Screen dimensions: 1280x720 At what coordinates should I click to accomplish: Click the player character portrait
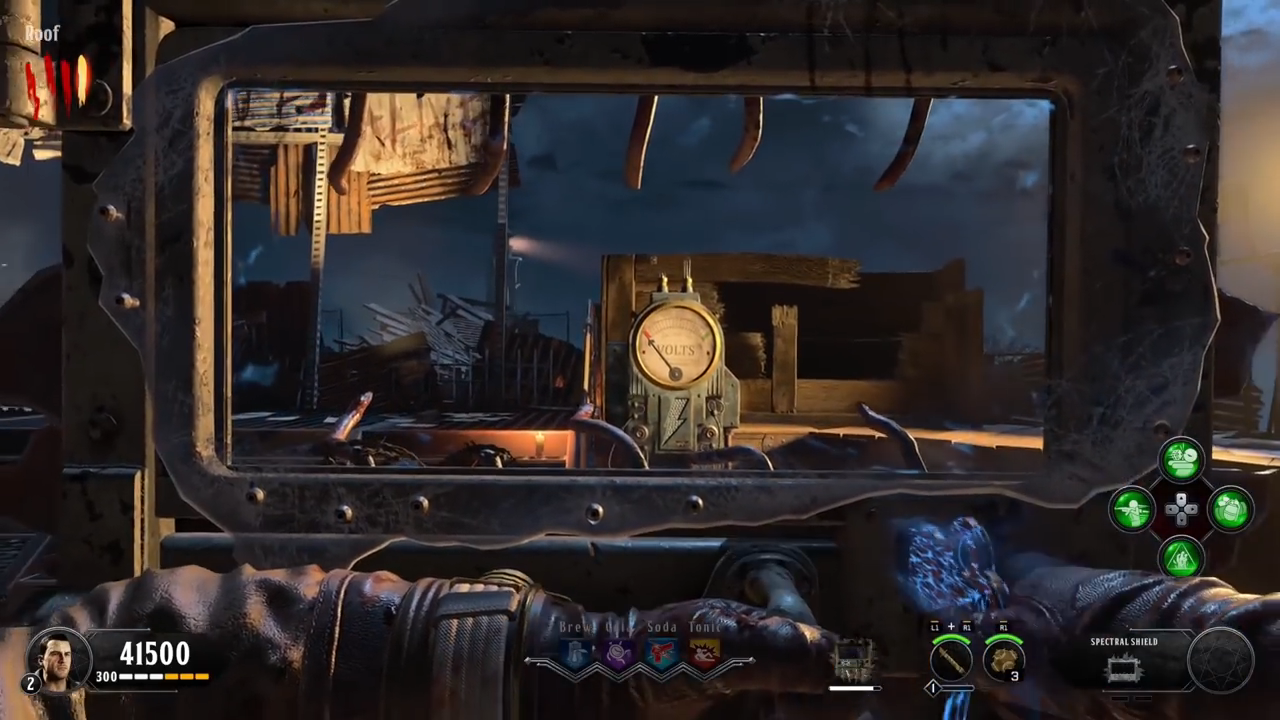[x=58, y=658]
